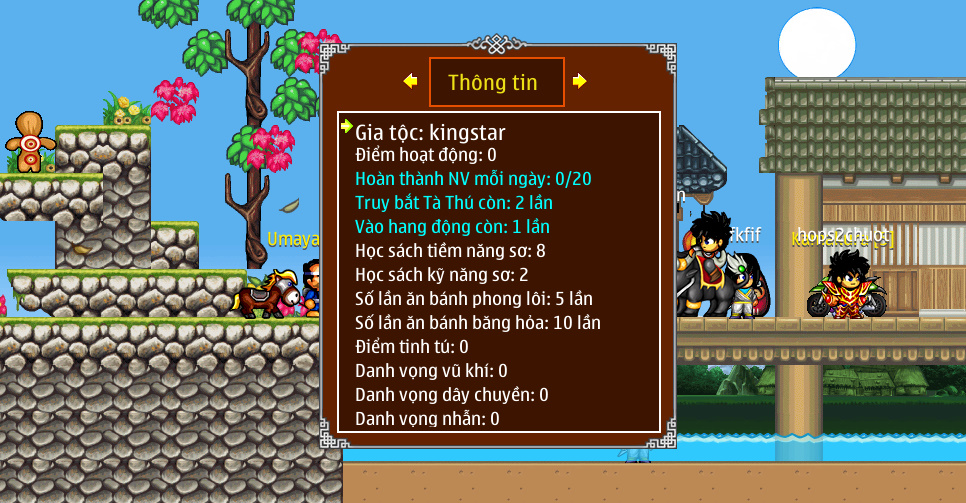
Task: Click the Danh vọng nhẫn row
Action: point(427,419)
